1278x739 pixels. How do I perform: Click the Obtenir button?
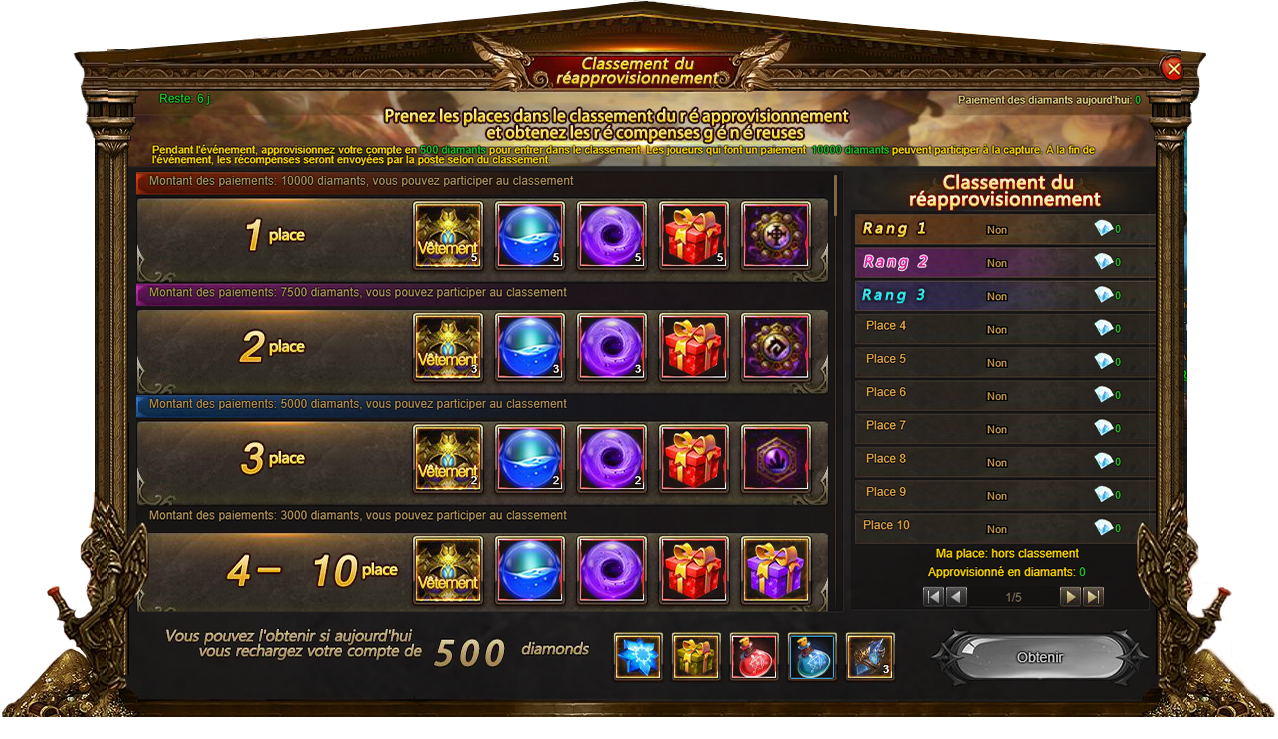click(x=1039, y=657)
